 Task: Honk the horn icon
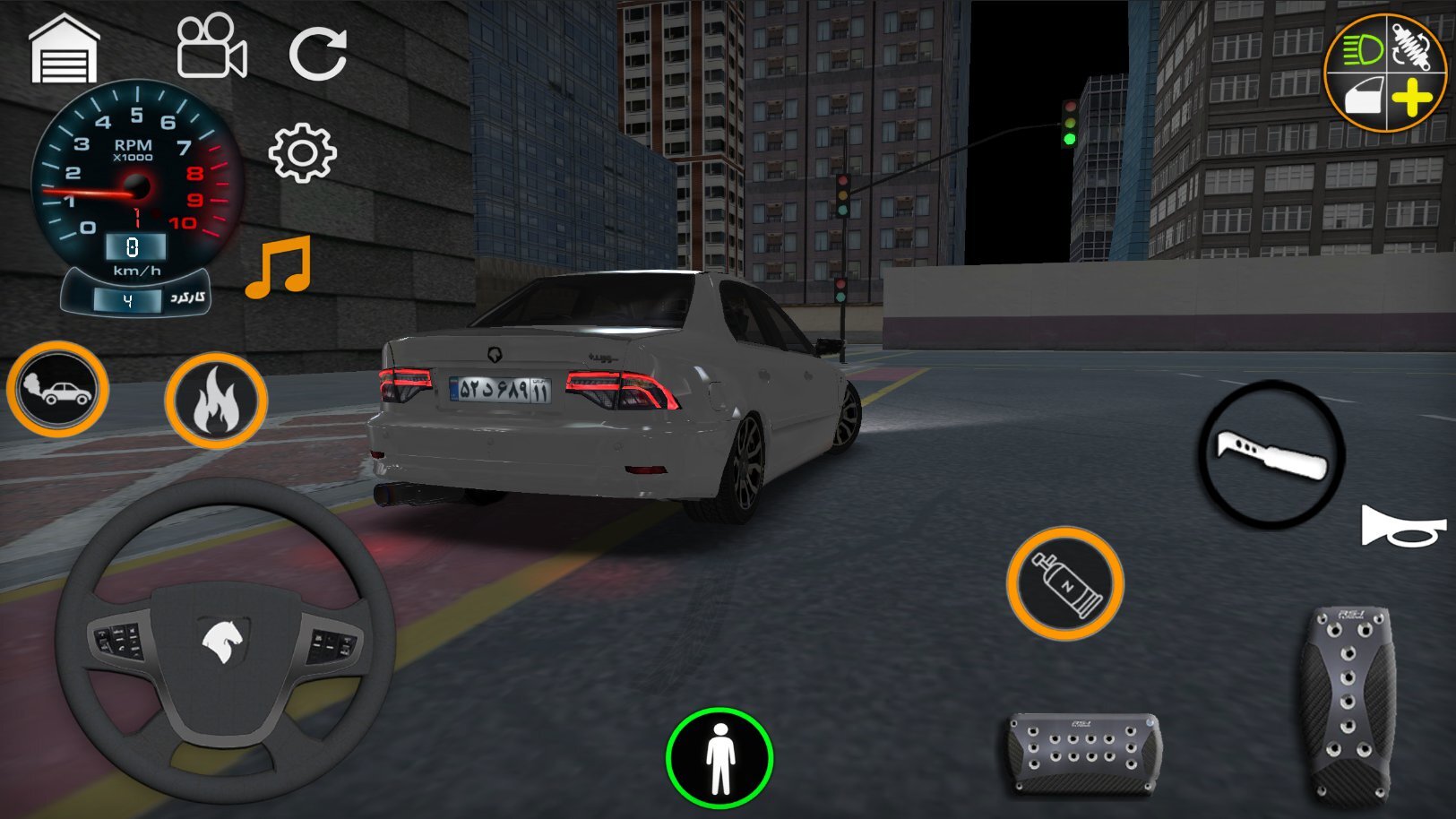pos(1402,526)
